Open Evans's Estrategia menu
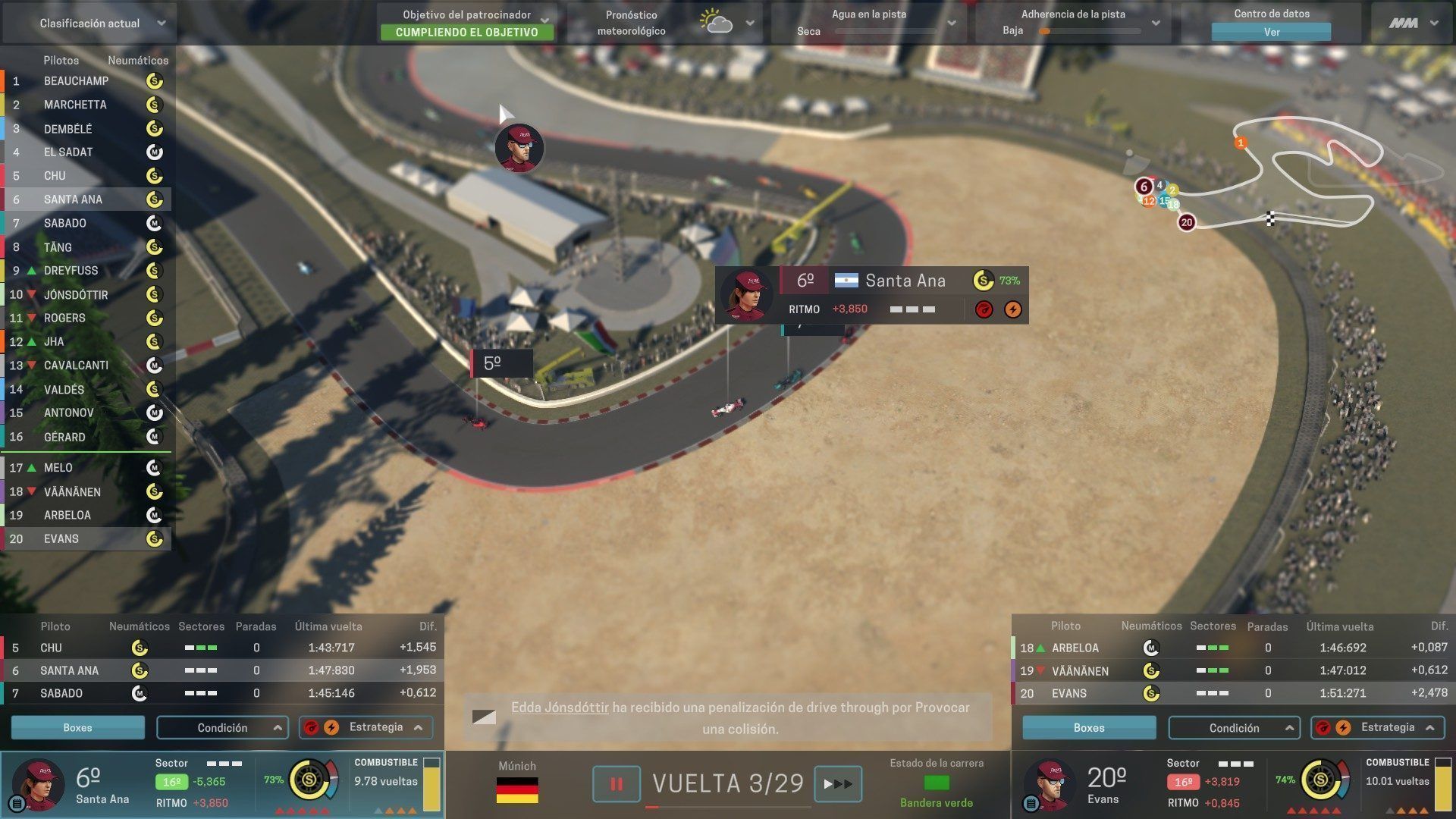Image resolution: width=1456 pixels, height=819 pixels. pyautogui.click(x=1377, y=727)
